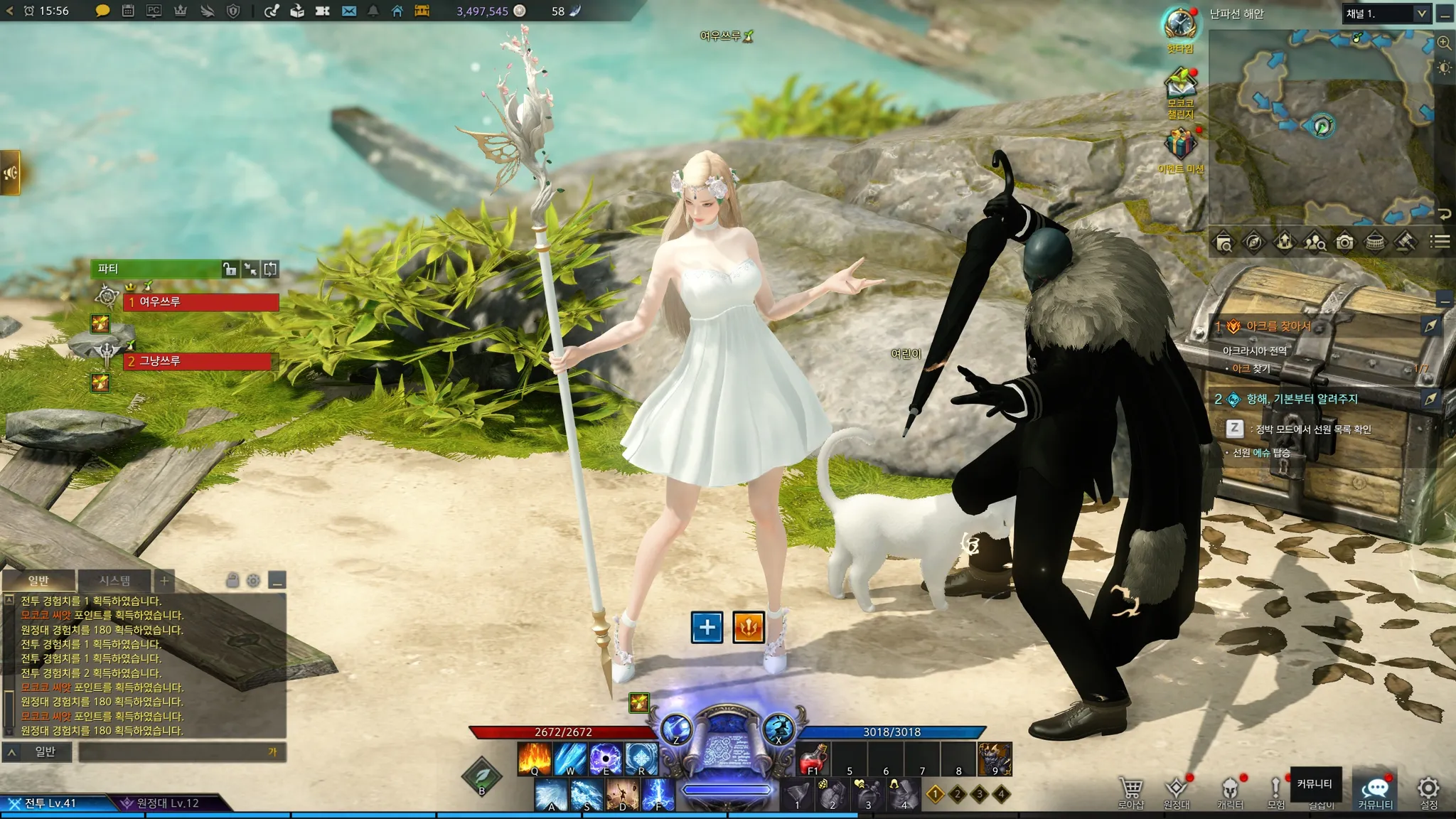The height and width of the screenshot is (819, 1456).
Task: Open the 원정대 roster menu
Action: coord(1177,791)
